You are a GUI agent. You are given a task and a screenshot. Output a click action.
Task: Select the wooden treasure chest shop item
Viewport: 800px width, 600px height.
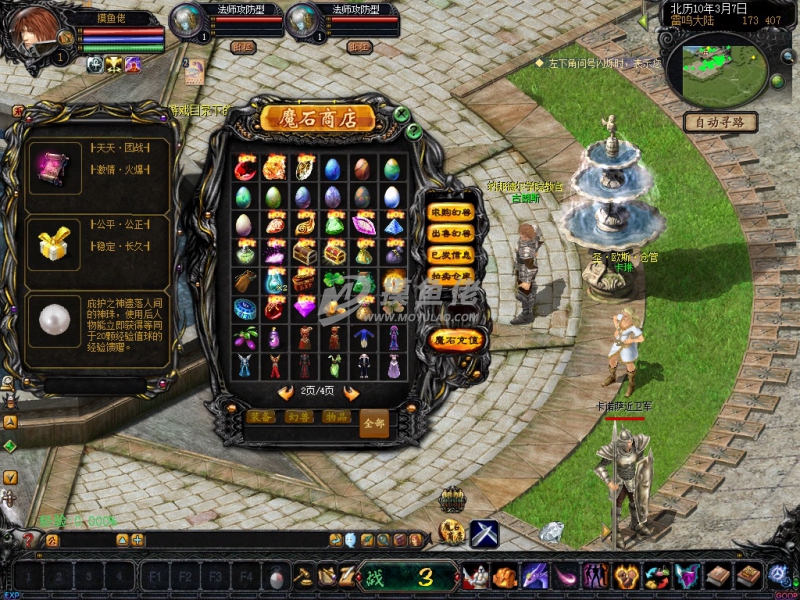(304, 253)
